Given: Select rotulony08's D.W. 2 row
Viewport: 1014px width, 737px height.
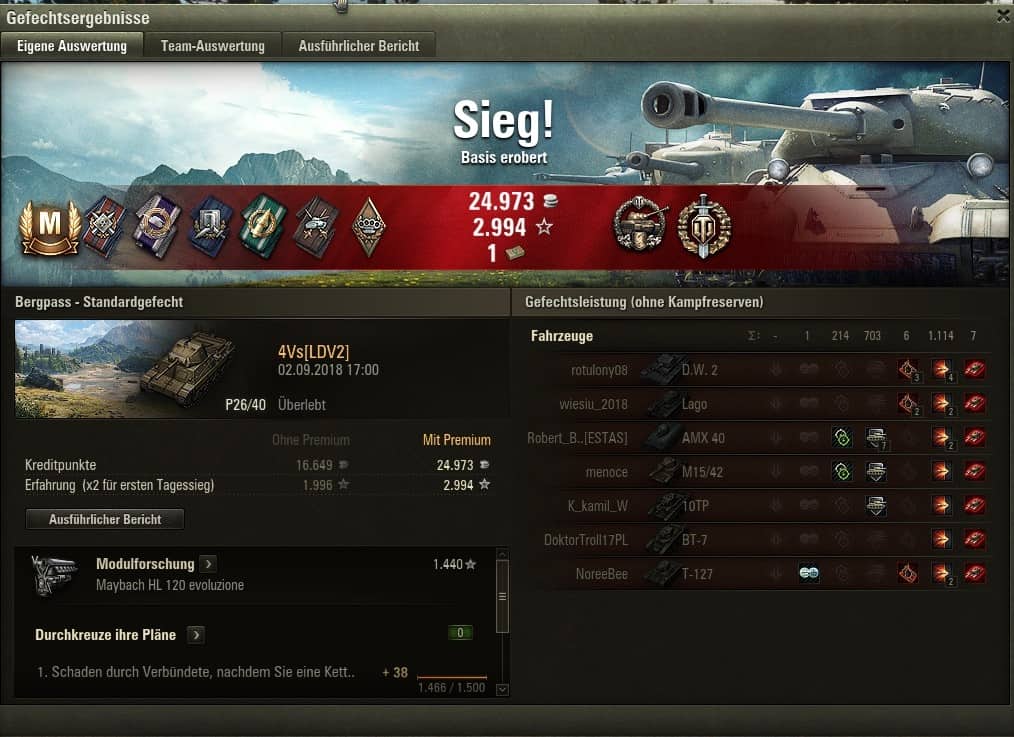Looking at the screenshot, I should tap(760, 370).
